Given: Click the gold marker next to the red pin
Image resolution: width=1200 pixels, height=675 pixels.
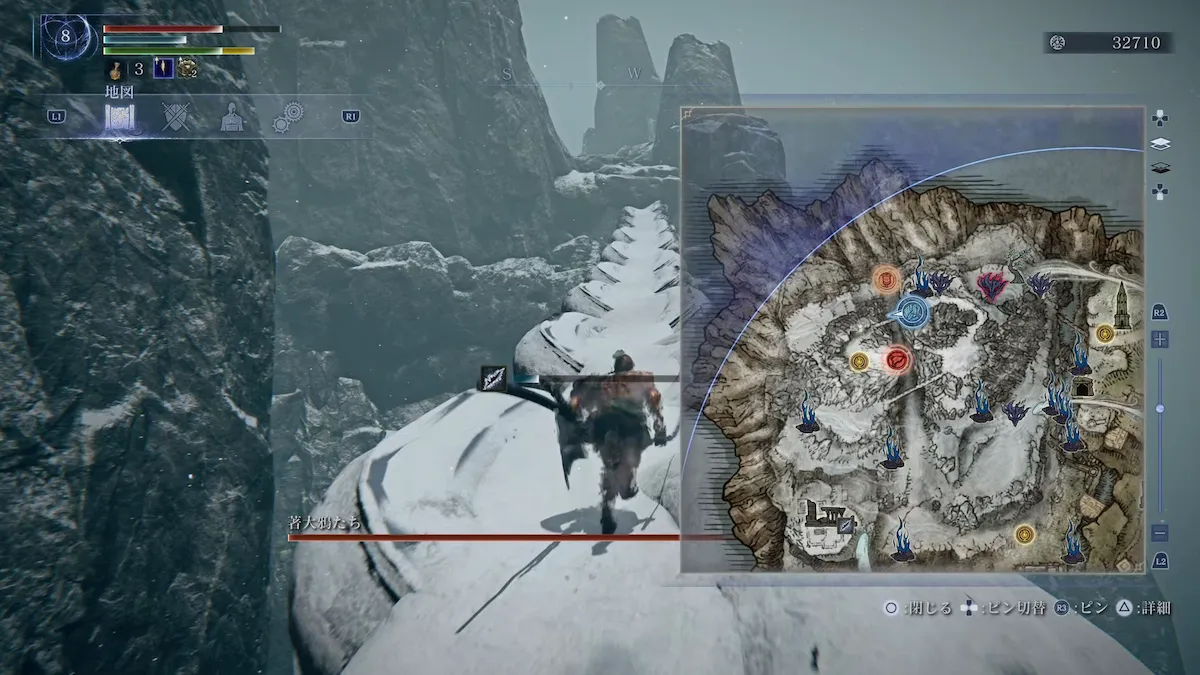Looking at the screenshot, I should [858, 361].
